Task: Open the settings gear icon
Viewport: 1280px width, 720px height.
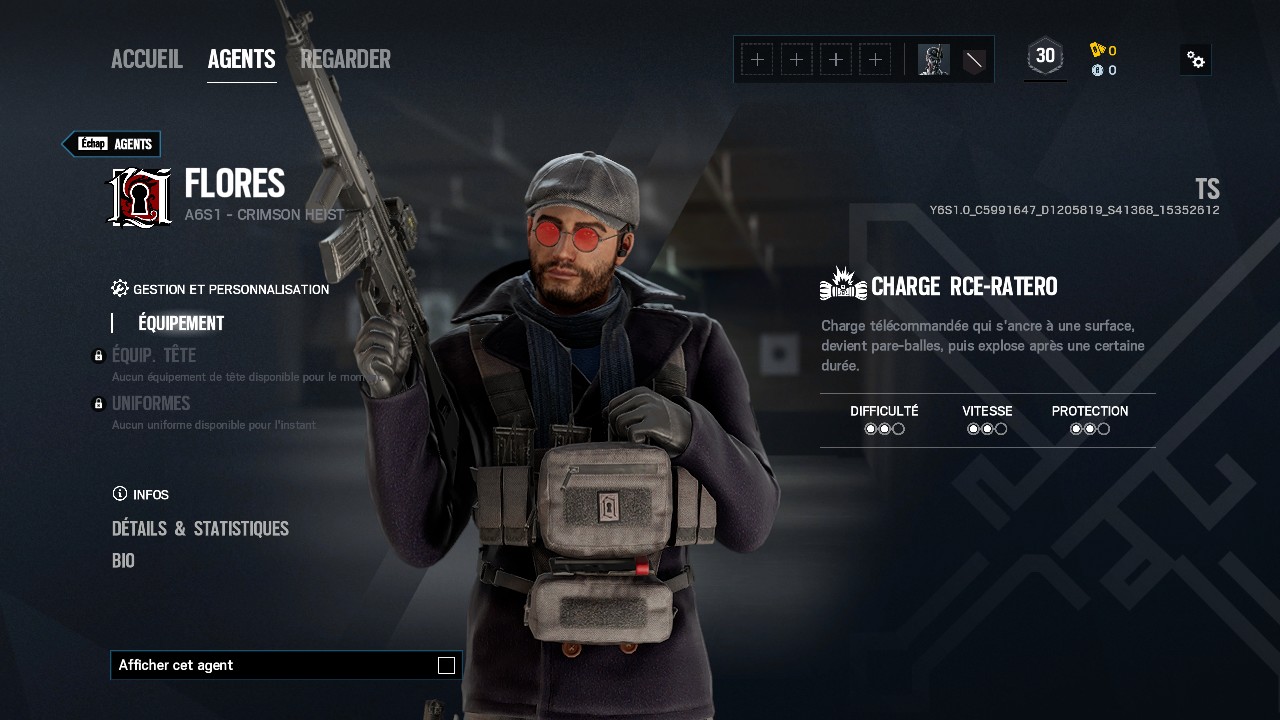Action: pyautogui.click(x=1196, y=60)
